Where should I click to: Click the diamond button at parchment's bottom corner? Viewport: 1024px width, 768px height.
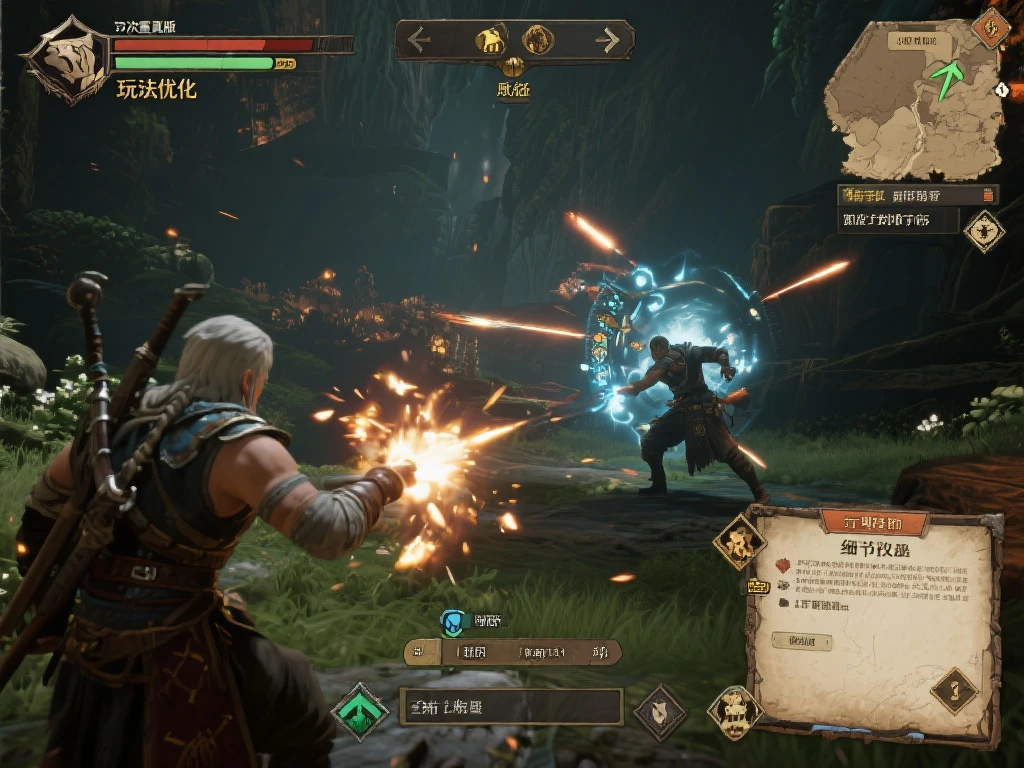tap(954, 691)
